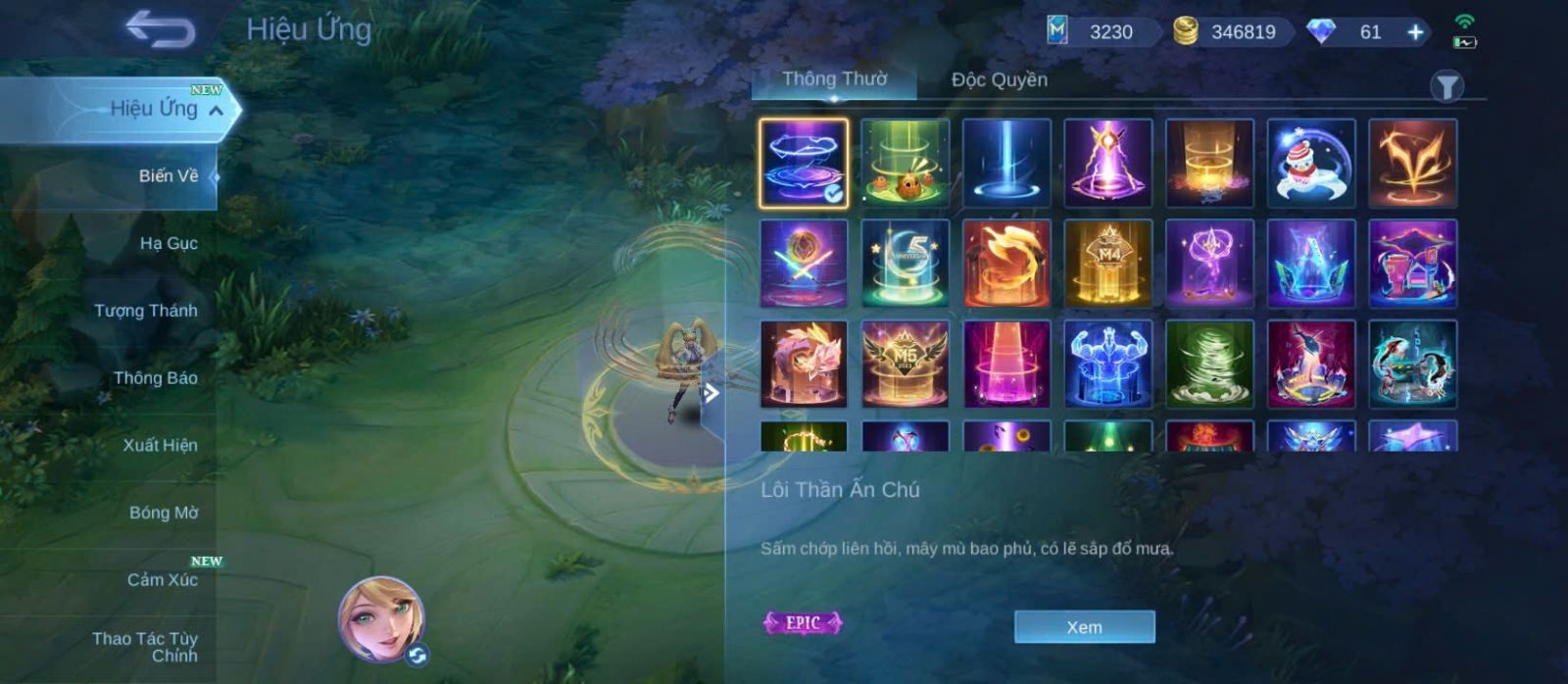Select the green tornado recall effect

point(1209,365)
